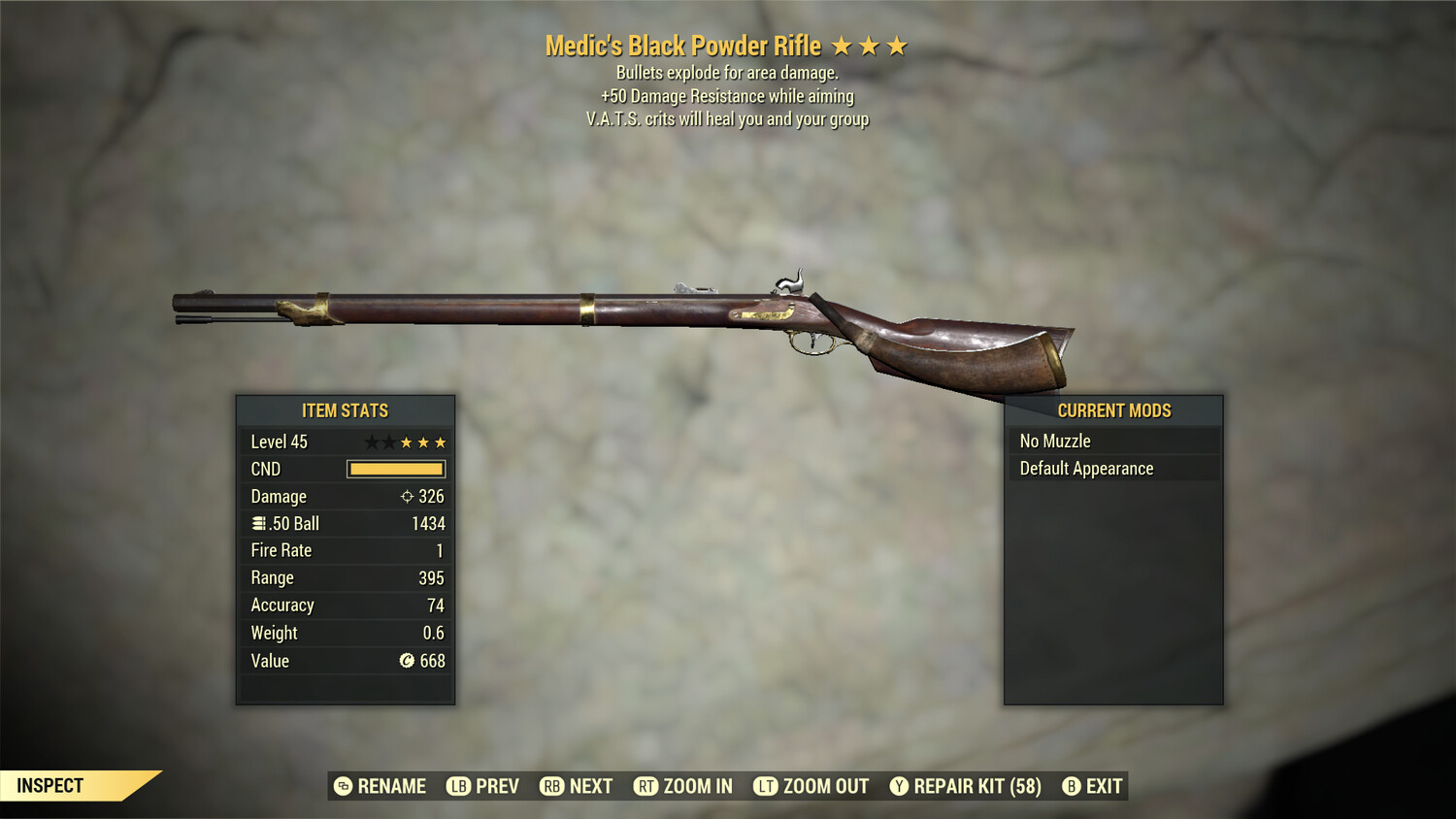
Task: Click the caps currency icon beside Value
Action: coord(409,661)
